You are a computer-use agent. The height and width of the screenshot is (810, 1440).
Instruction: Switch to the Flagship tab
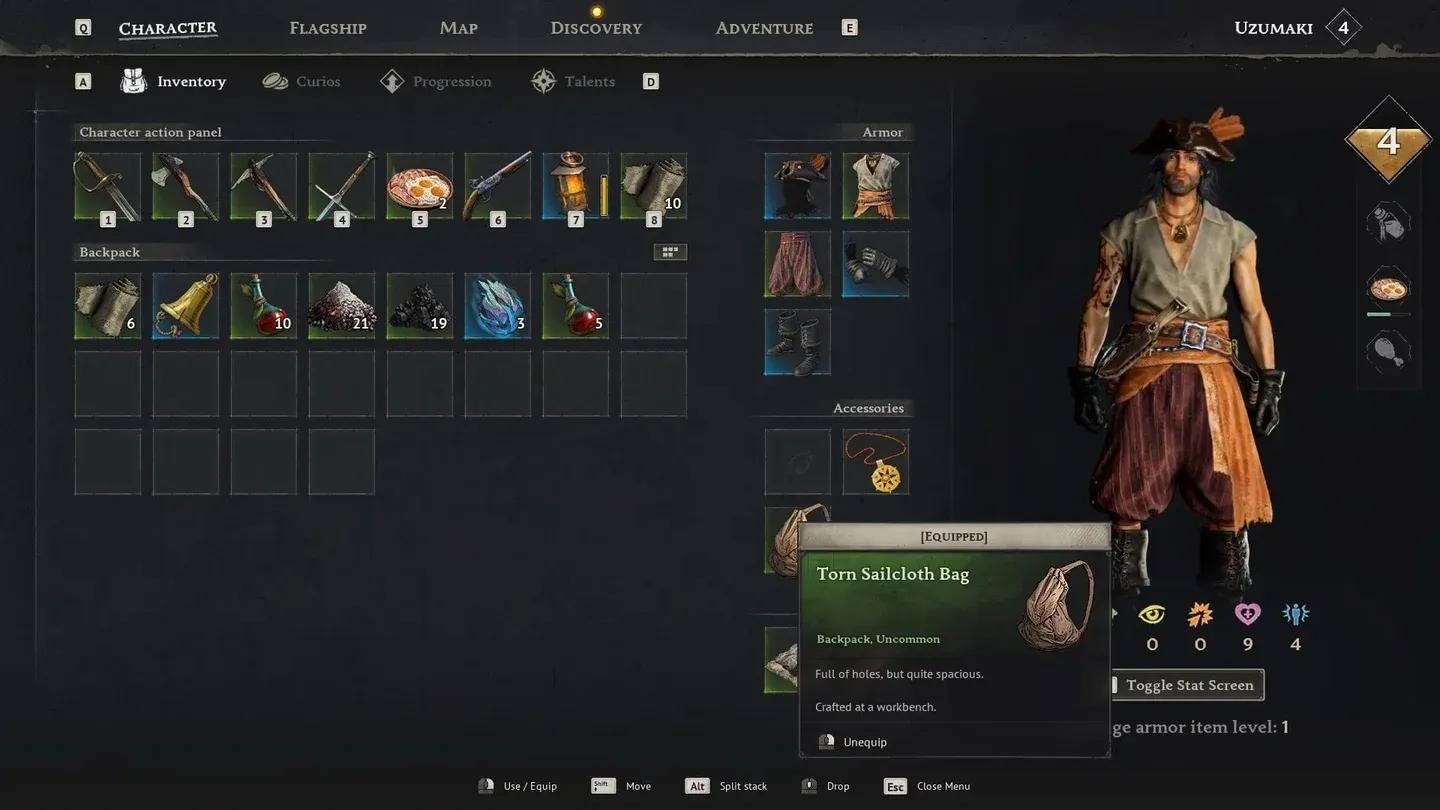click(327, 27)
